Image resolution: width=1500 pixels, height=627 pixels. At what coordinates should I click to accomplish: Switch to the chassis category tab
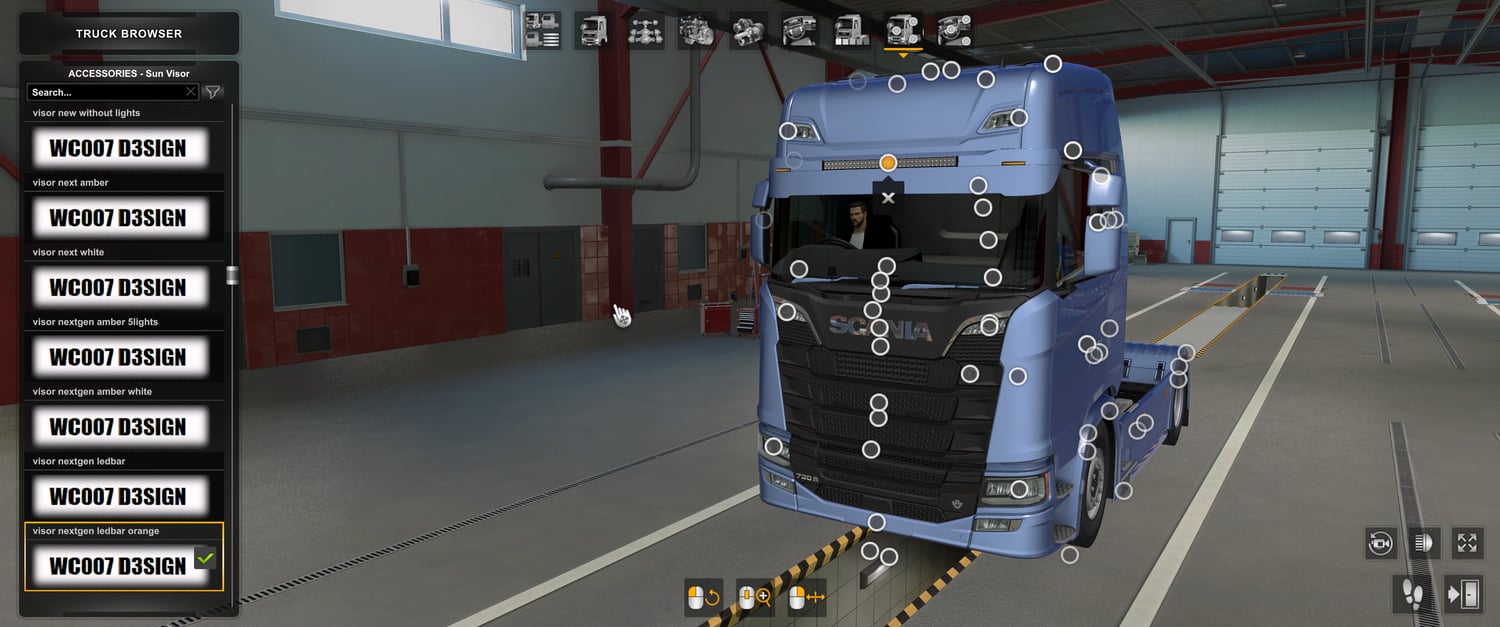coord(645,30)
